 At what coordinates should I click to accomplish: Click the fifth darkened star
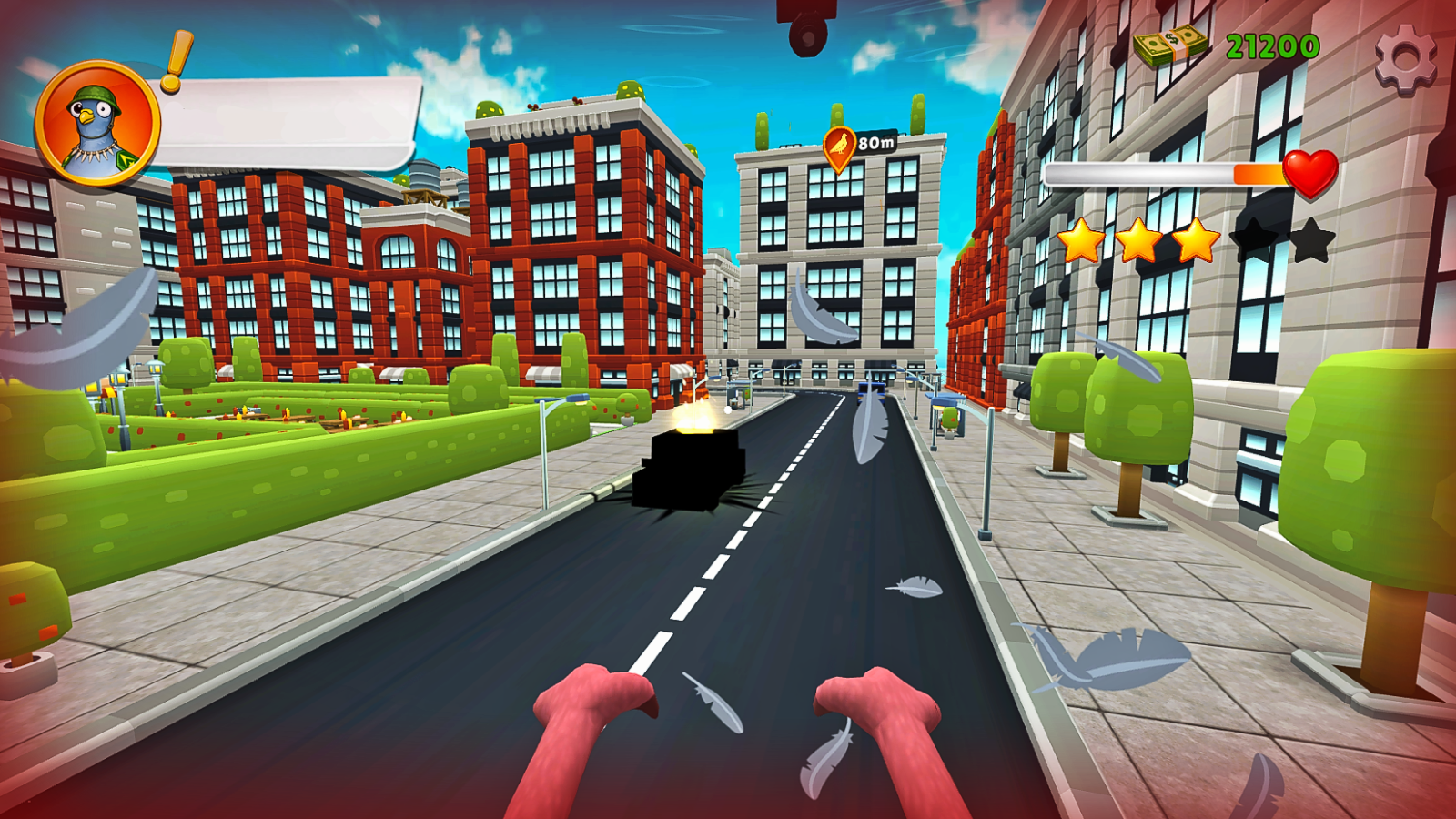[x=1314, y=241]
